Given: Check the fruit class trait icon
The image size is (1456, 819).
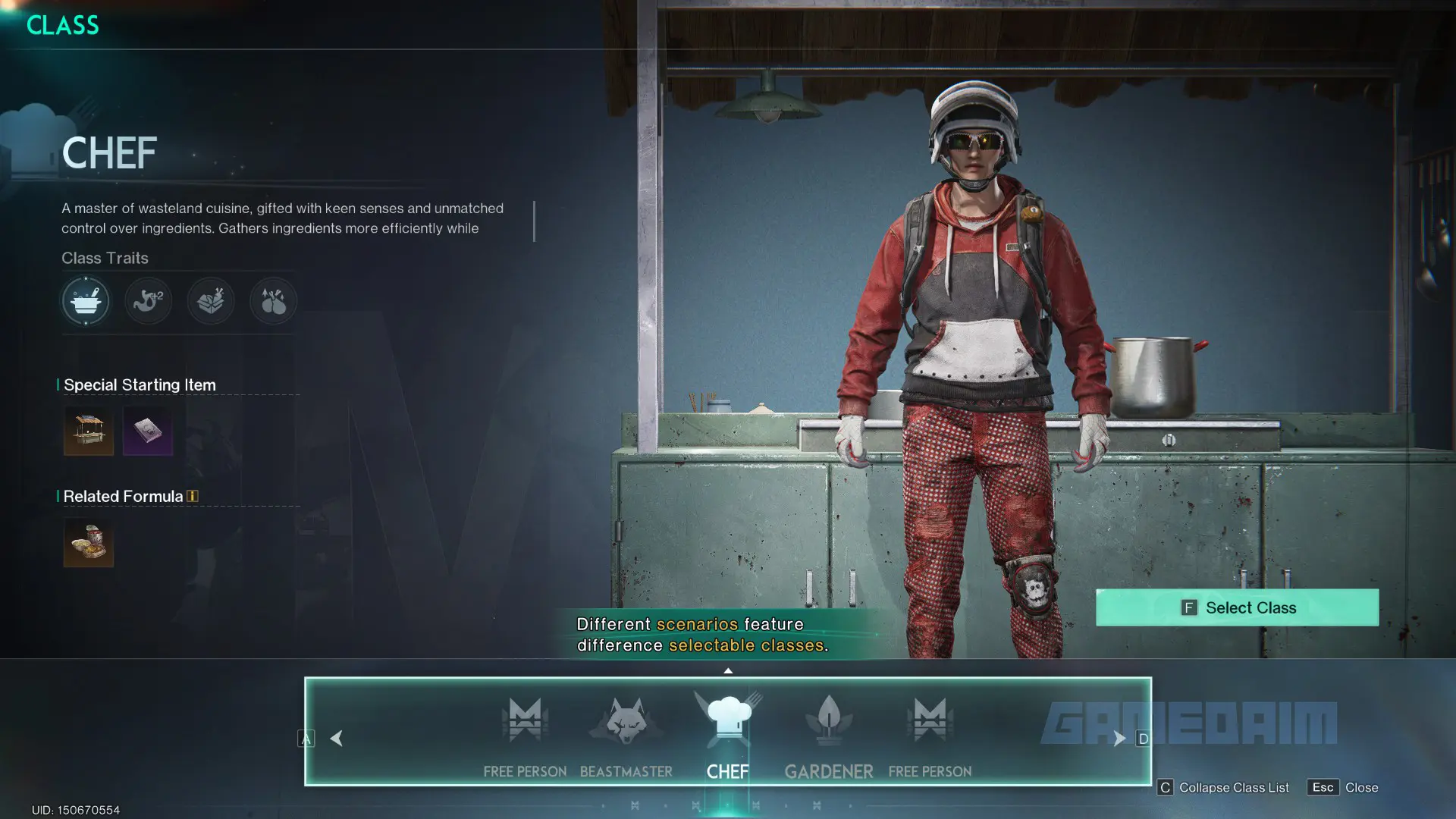Looking at the screenshot, I should 273,301.
